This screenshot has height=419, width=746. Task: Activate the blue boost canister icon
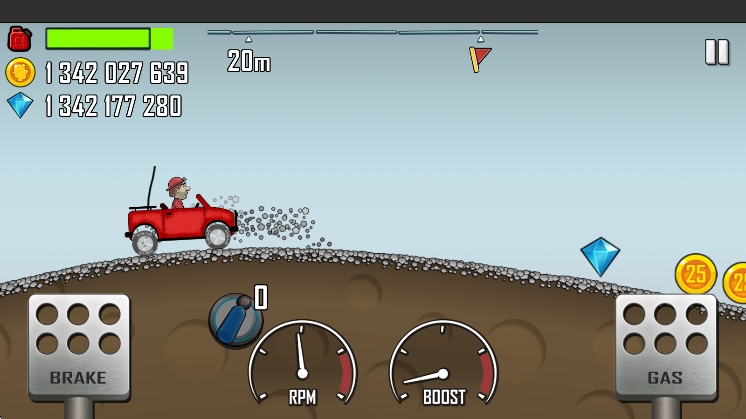click(x=235, y=320)
